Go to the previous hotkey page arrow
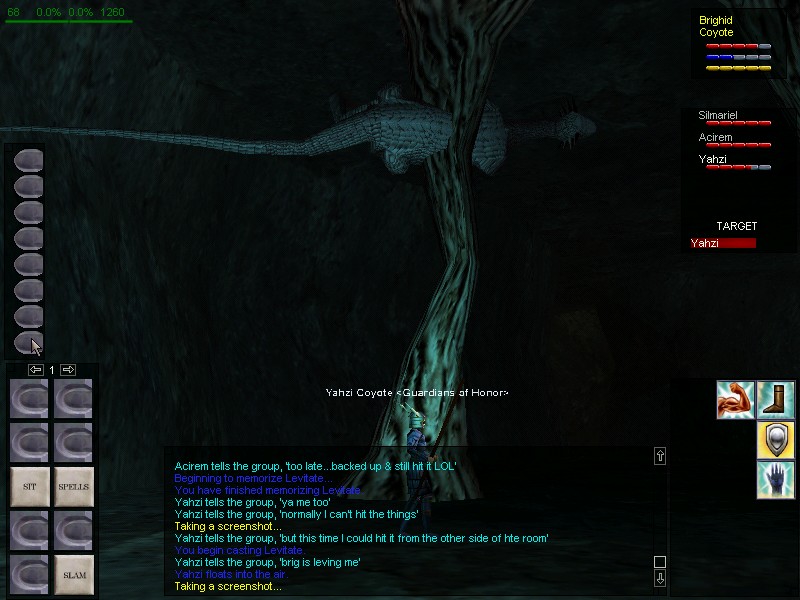This screenshot has height=600, width=800. coord(35,370)
